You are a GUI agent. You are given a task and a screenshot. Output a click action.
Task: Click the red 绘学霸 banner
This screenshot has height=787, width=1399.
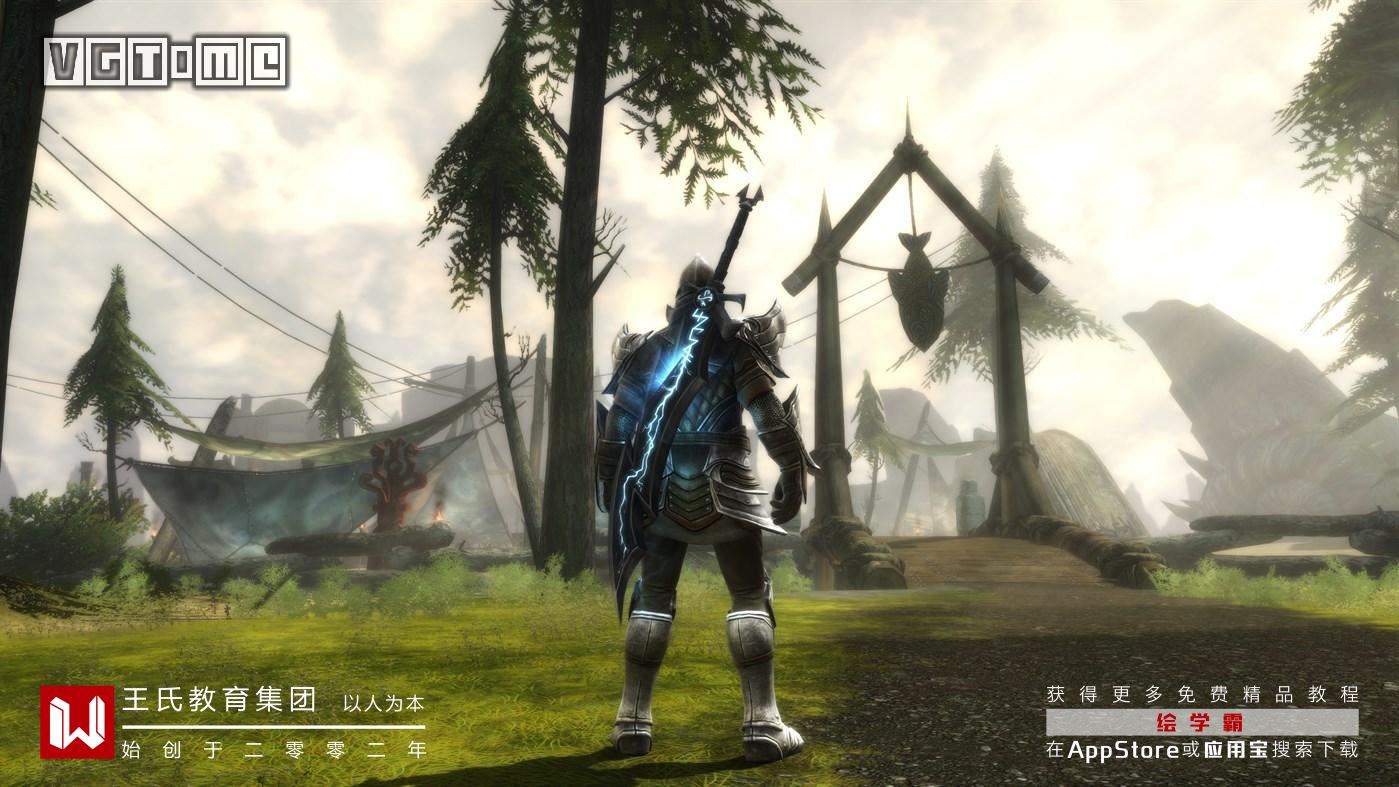pyautogui.click(x=1202, y=722)
